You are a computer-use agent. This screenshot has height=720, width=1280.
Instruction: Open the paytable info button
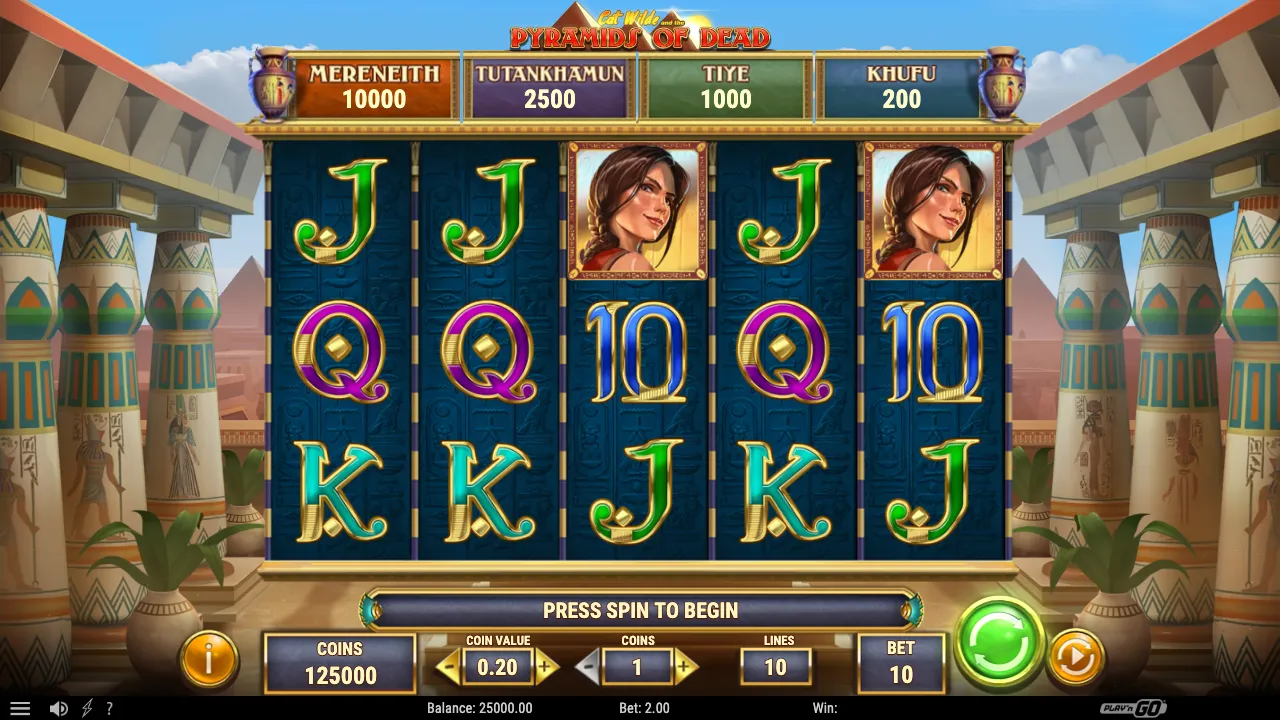209,659
